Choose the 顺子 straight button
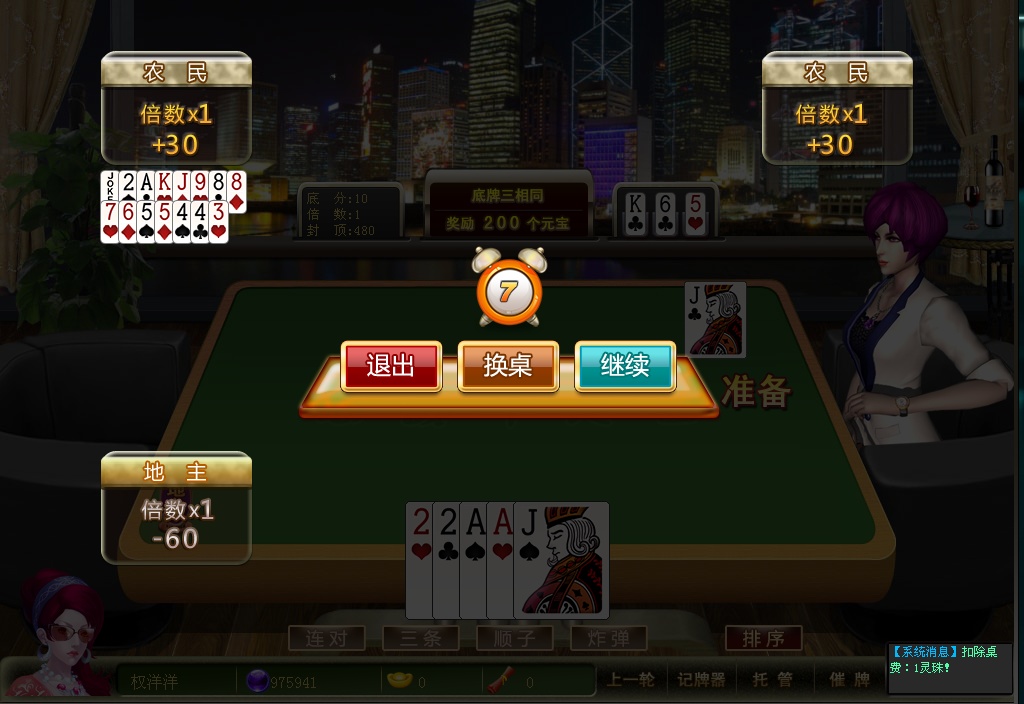The height and width of the screenshot is (704, 1024). click(514, 638)
